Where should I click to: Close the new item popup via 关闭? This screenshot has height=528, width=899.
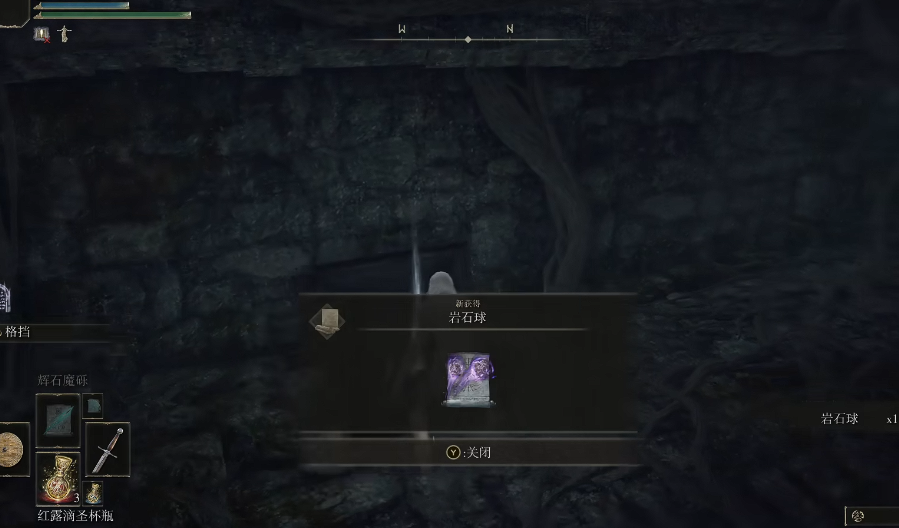(468, 452)
